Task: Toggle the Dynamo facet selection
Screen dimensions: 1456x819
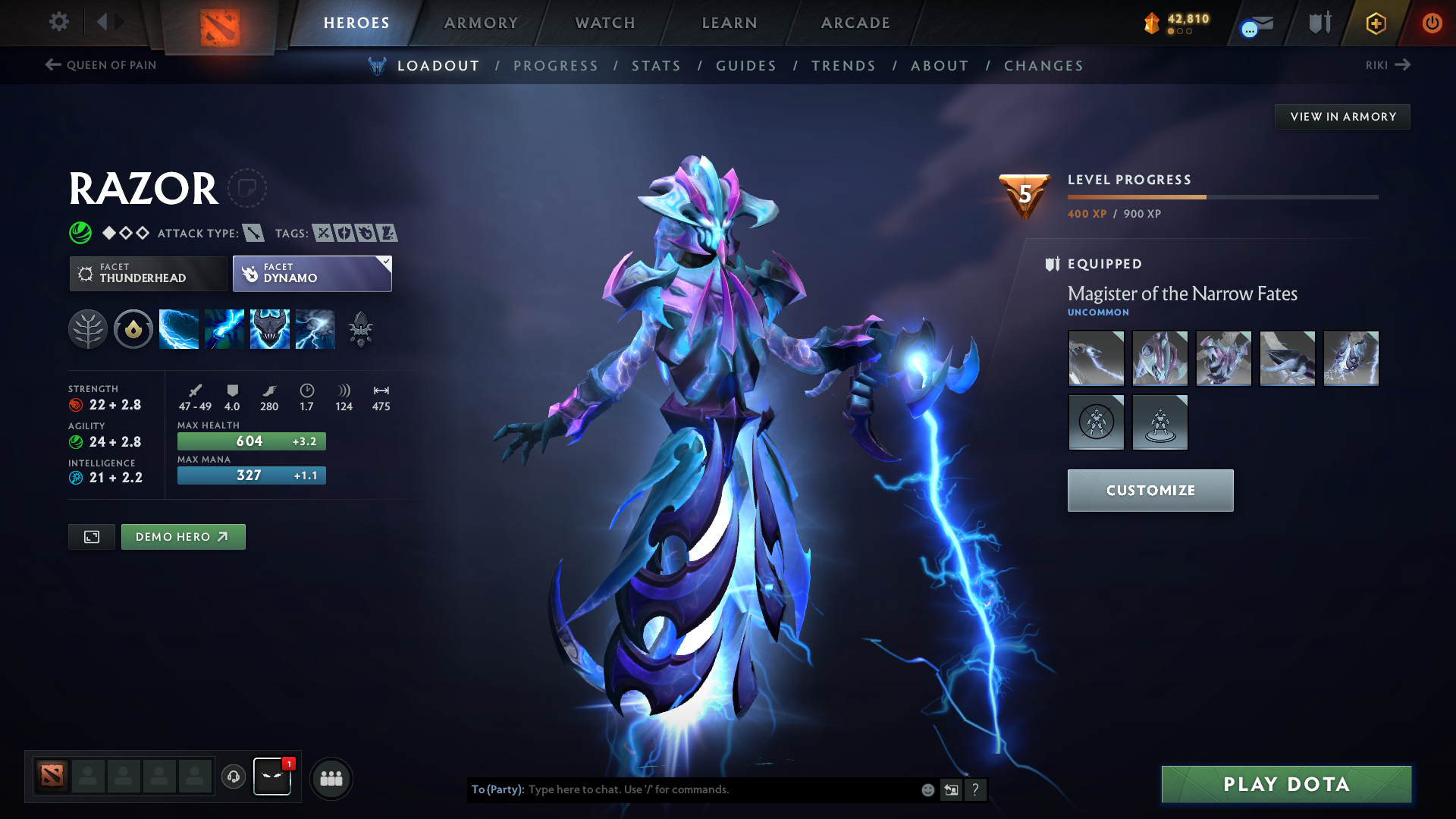Action: pos(312,273)
